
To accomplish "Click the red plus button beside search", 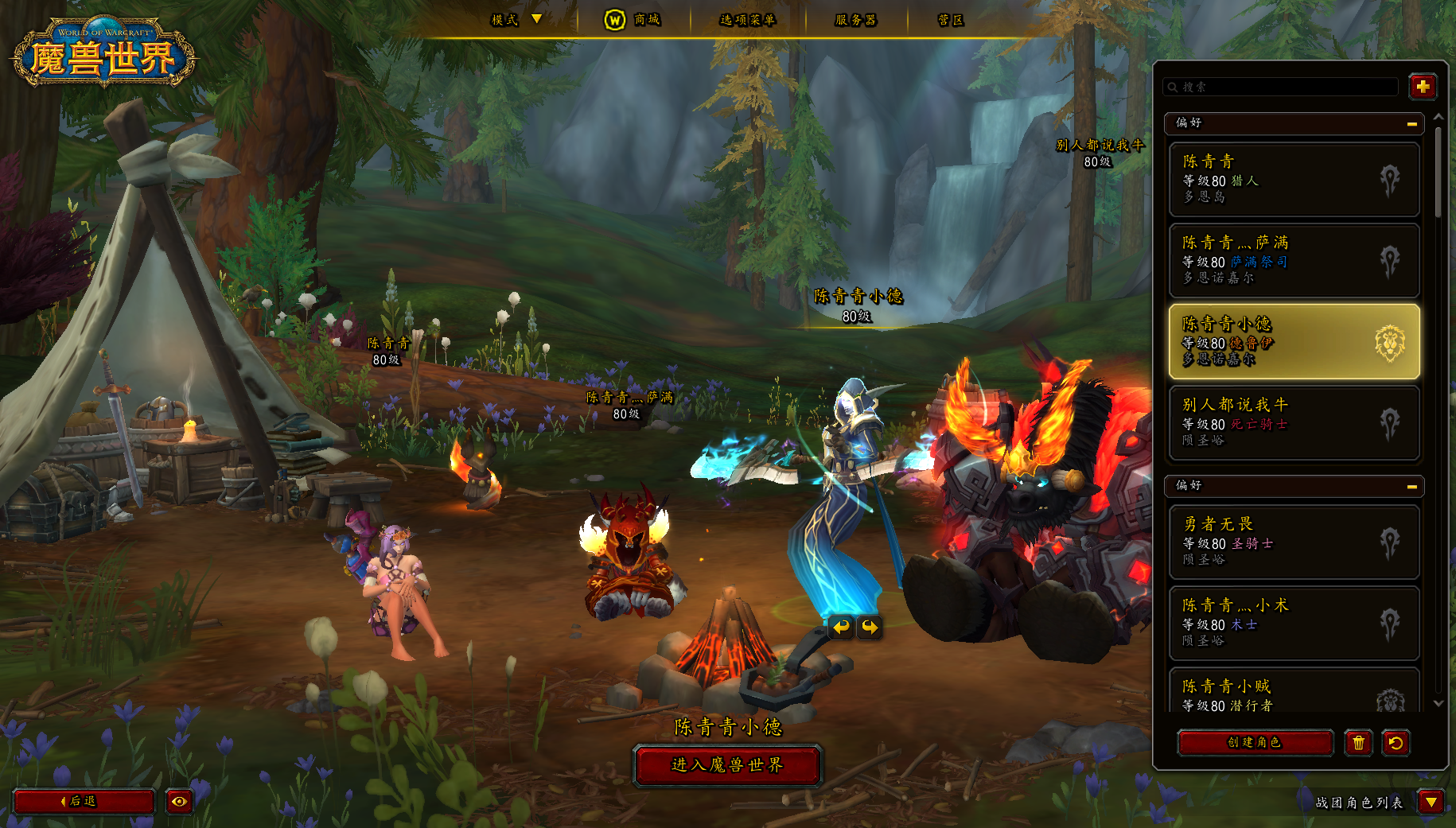I will pyautogui.click(x=1423, y=86).
